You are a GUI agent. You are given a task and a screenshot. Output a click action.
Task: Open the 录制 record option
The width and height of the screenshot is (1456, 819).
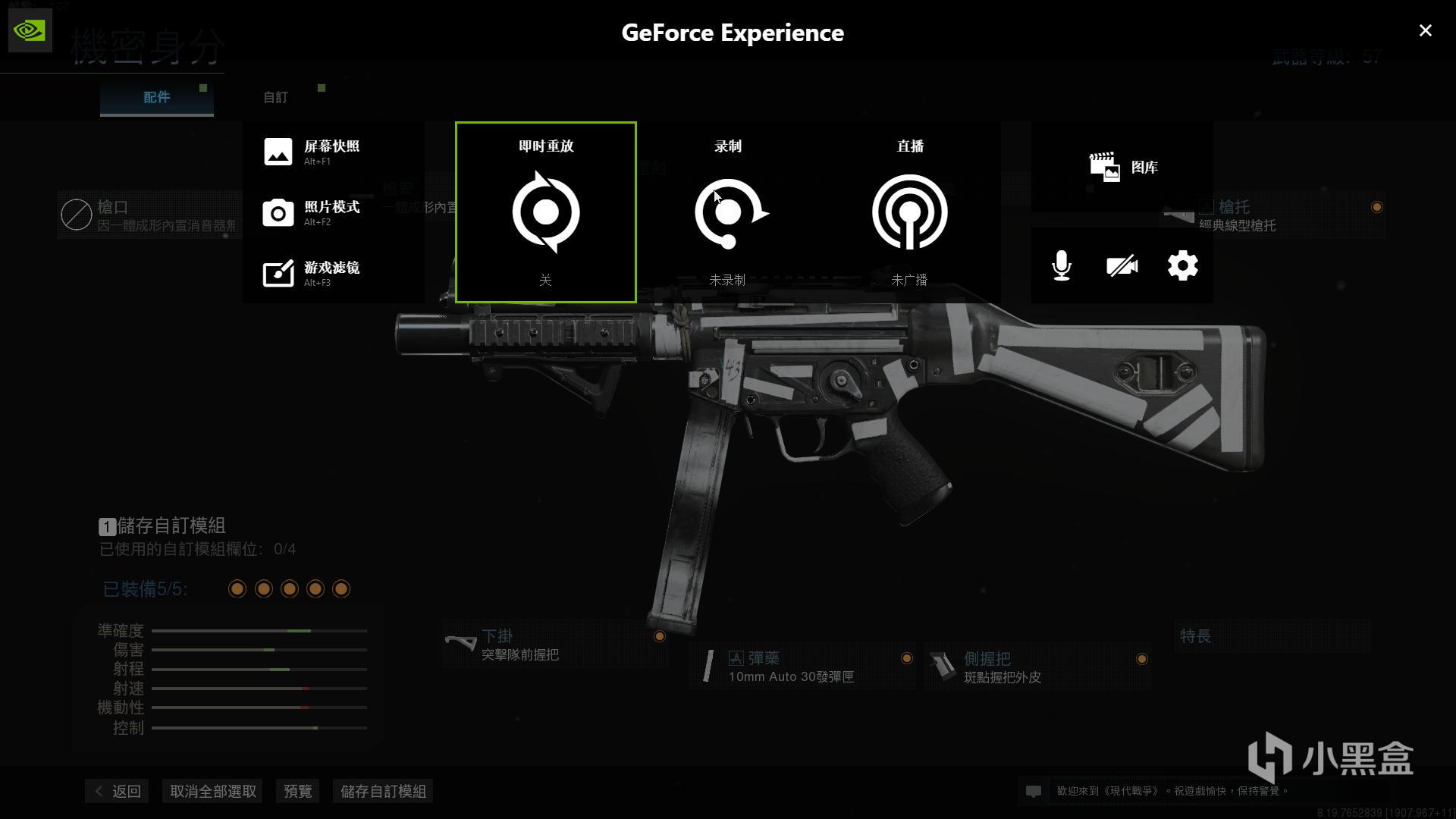point(728,212)
